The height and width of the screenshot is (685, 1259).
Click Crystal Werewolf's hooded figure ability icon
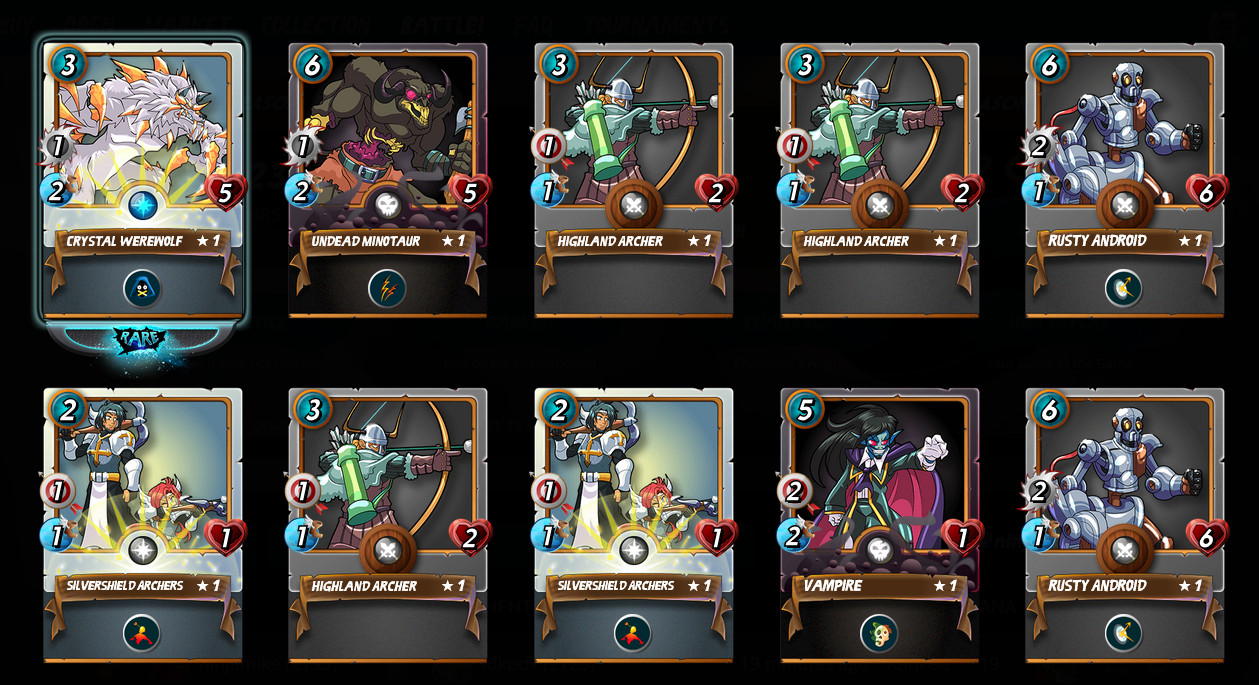coord(142,288)
